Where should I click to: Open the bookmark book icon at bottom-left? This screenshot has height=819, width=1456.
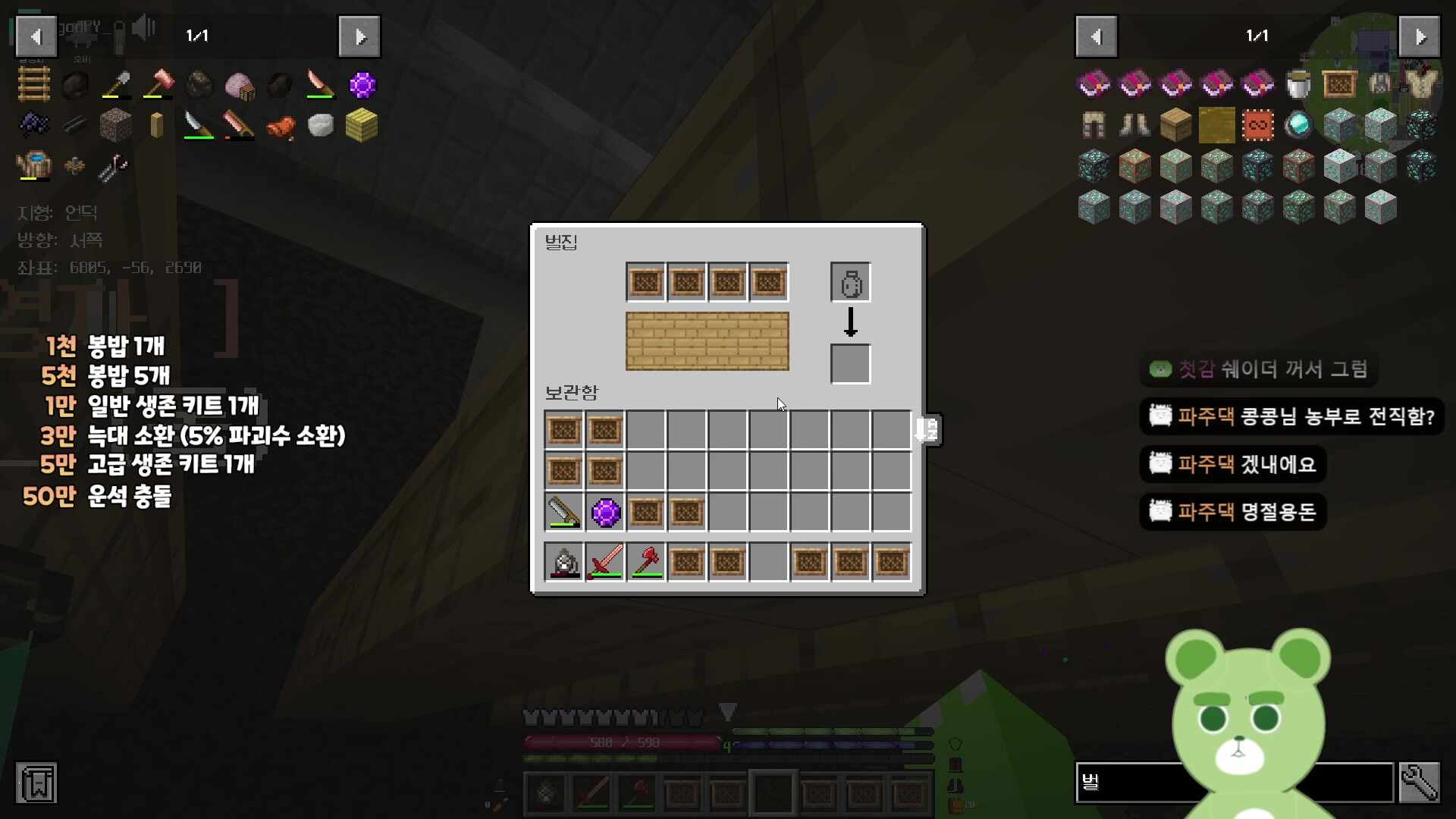click(36, 783)
